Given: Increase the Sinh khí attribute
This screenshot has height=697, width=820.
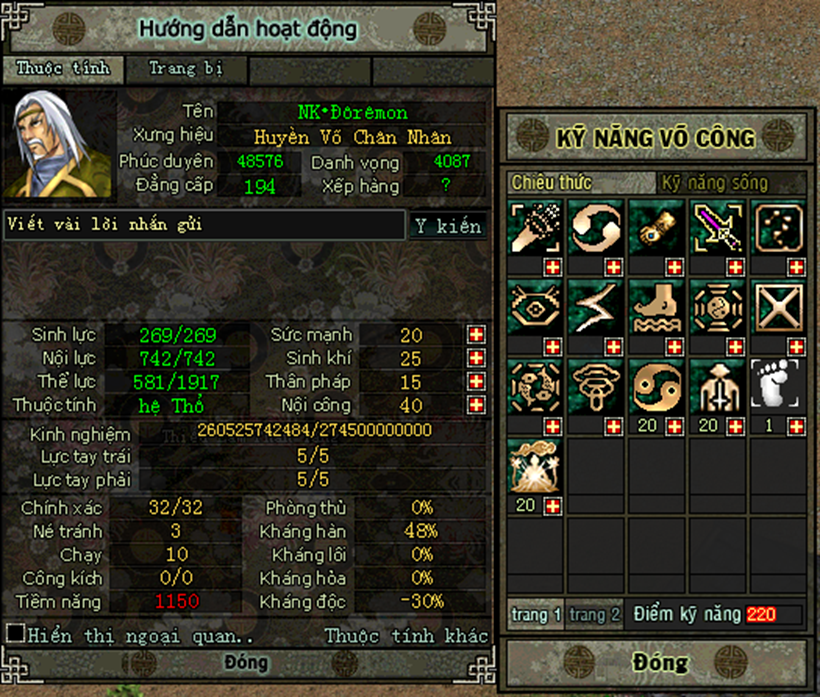Looking at the screenshot, I should [x=476, y=358].
